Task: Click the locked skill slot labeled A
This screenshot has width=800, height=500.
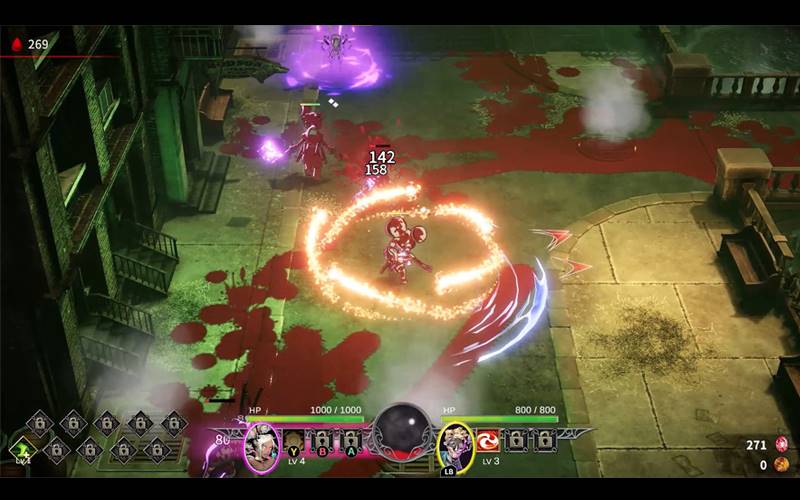Action: (350, 441)
